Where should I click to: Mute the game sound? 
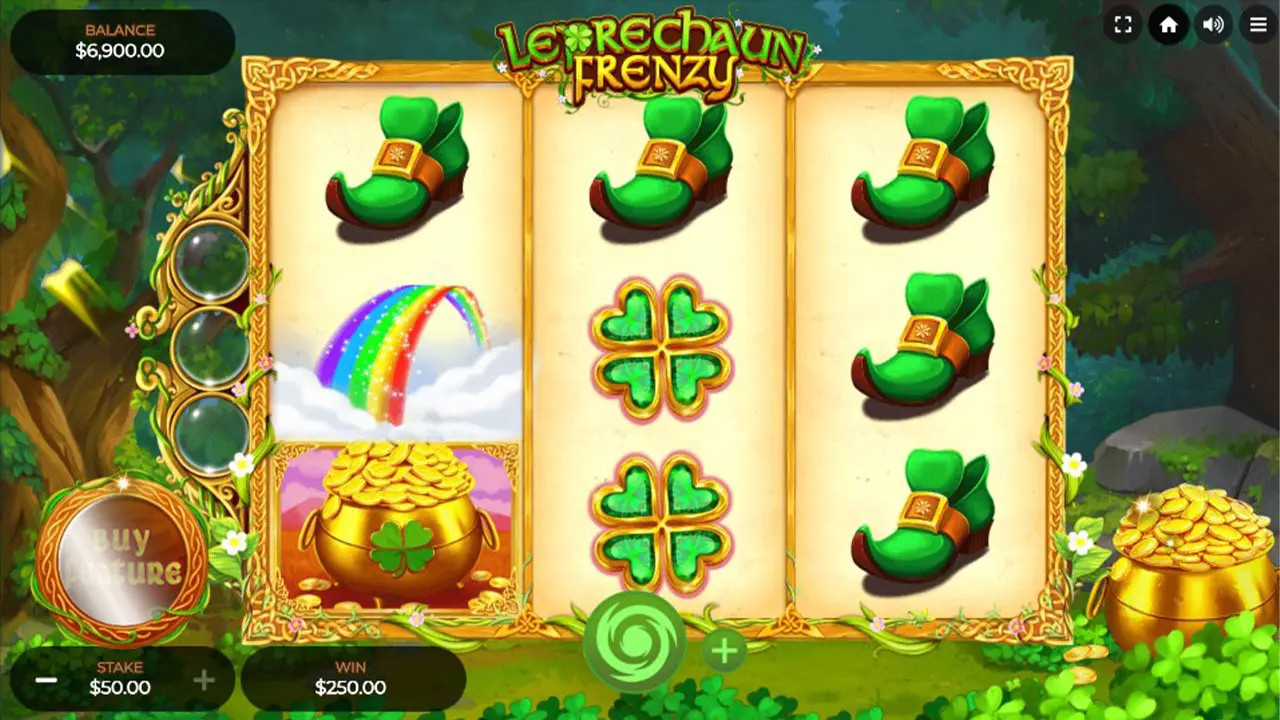coord(1213,25)
